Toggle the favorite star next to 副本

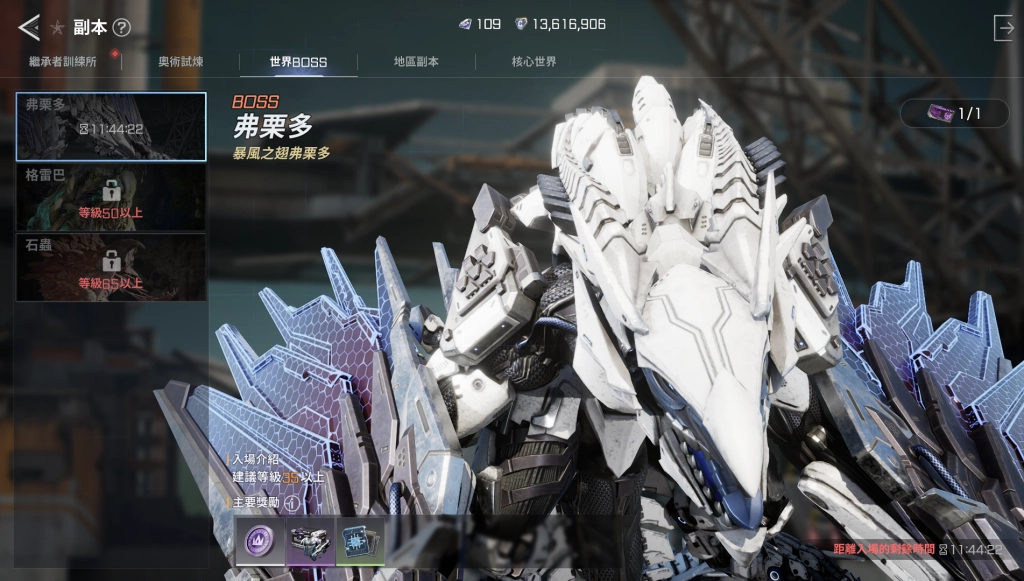coord(57,27)
